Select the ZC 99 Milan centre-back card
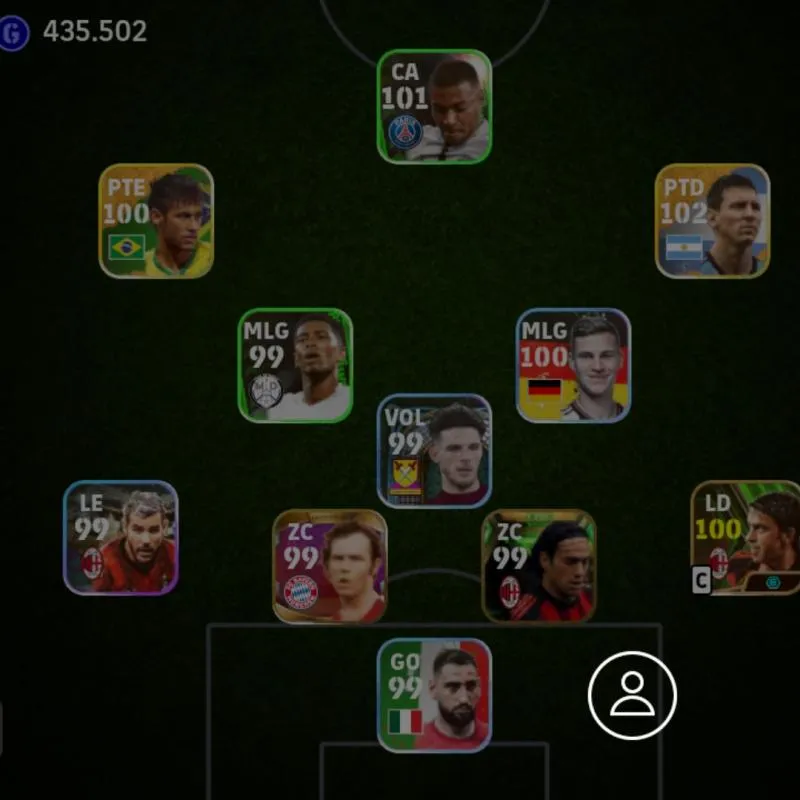800x800 pixels. 539,566
